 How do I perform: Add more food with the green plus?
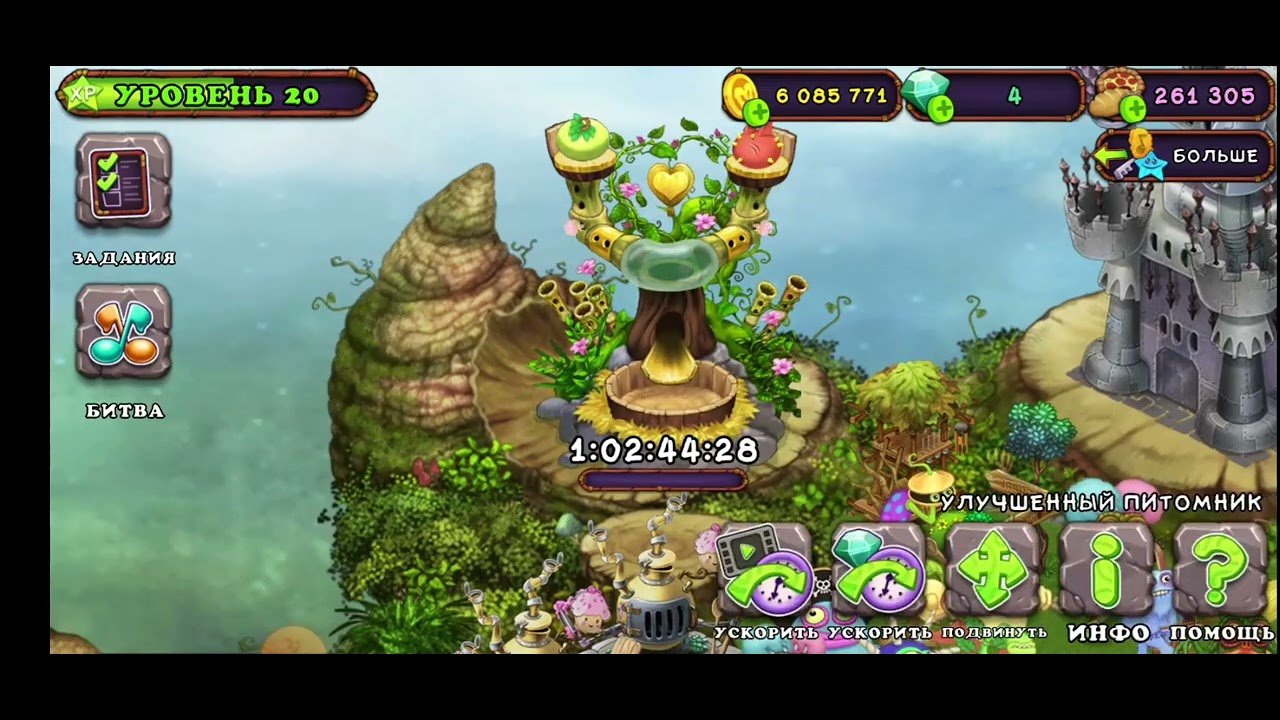[x=1132, y=109]
